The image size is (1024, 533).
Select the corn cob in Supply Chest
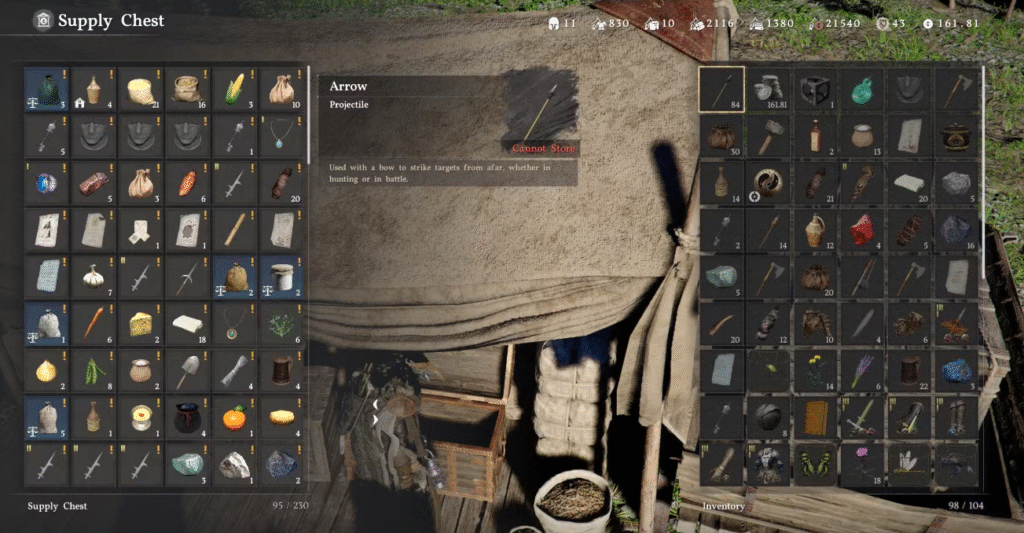234,90
